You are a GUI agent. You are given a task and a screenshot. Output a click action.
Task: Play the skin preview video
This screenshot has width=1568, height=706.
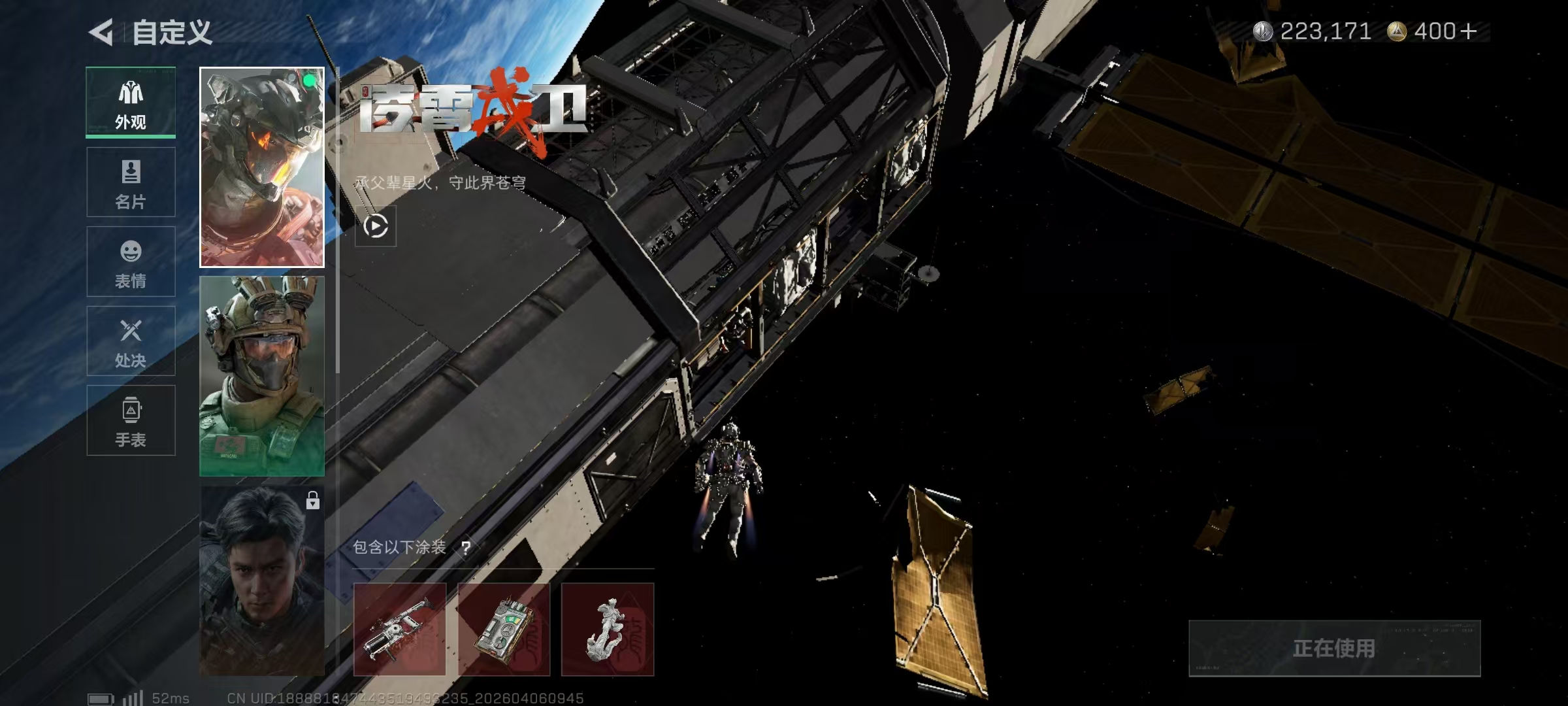[x=376, y=226]
